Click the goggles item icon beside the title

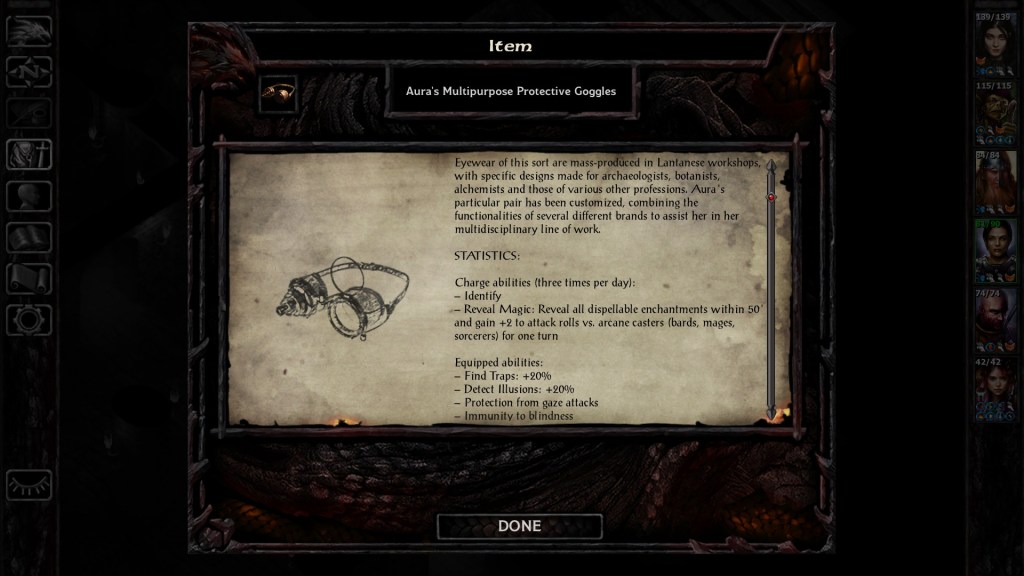pyautogui.click(x=277, y=94)
